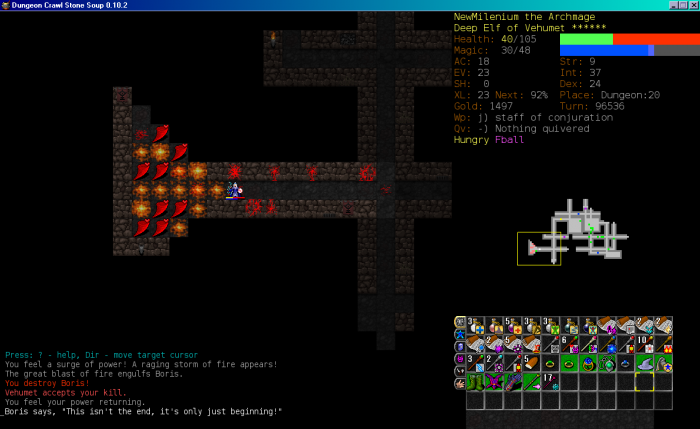
Task: Switch to the hand icon tab
Action: click(460, 383)
